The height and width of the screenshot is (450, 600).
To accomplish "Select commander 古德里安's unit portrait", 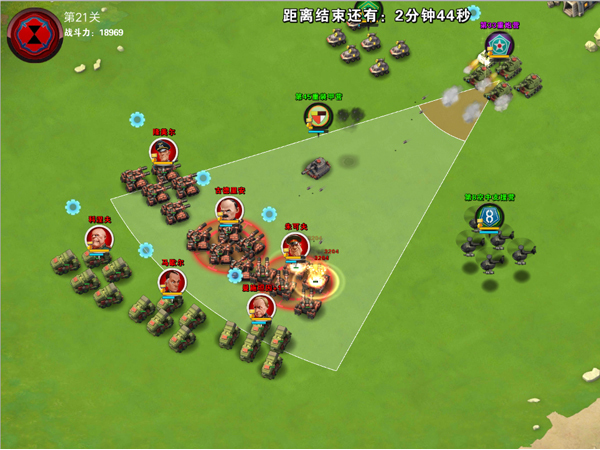I will (x=229, y=211).
